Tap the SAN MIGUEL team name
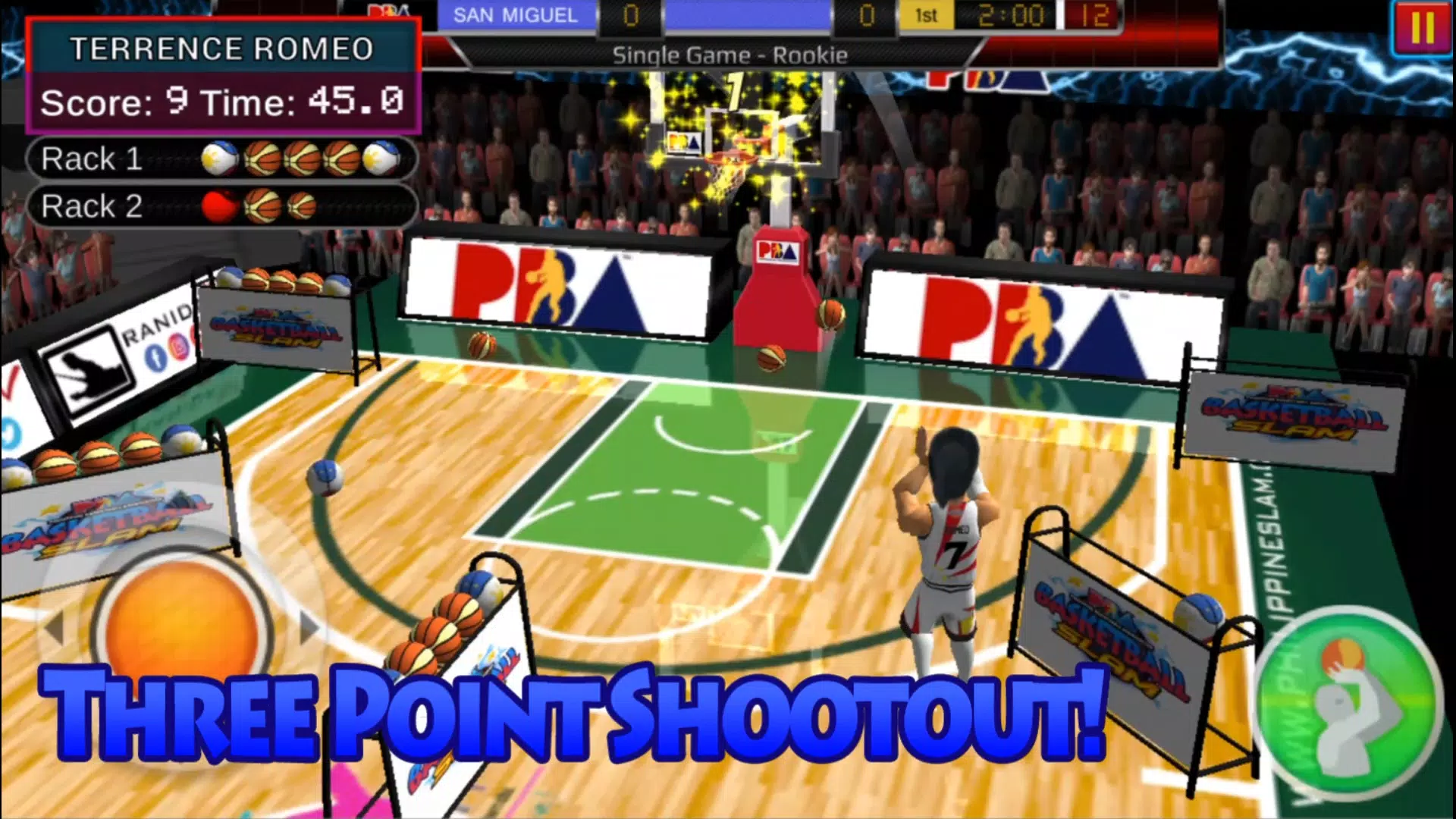Image resolution: width=1456 pixels, height=819 pixels. (514, 14)
